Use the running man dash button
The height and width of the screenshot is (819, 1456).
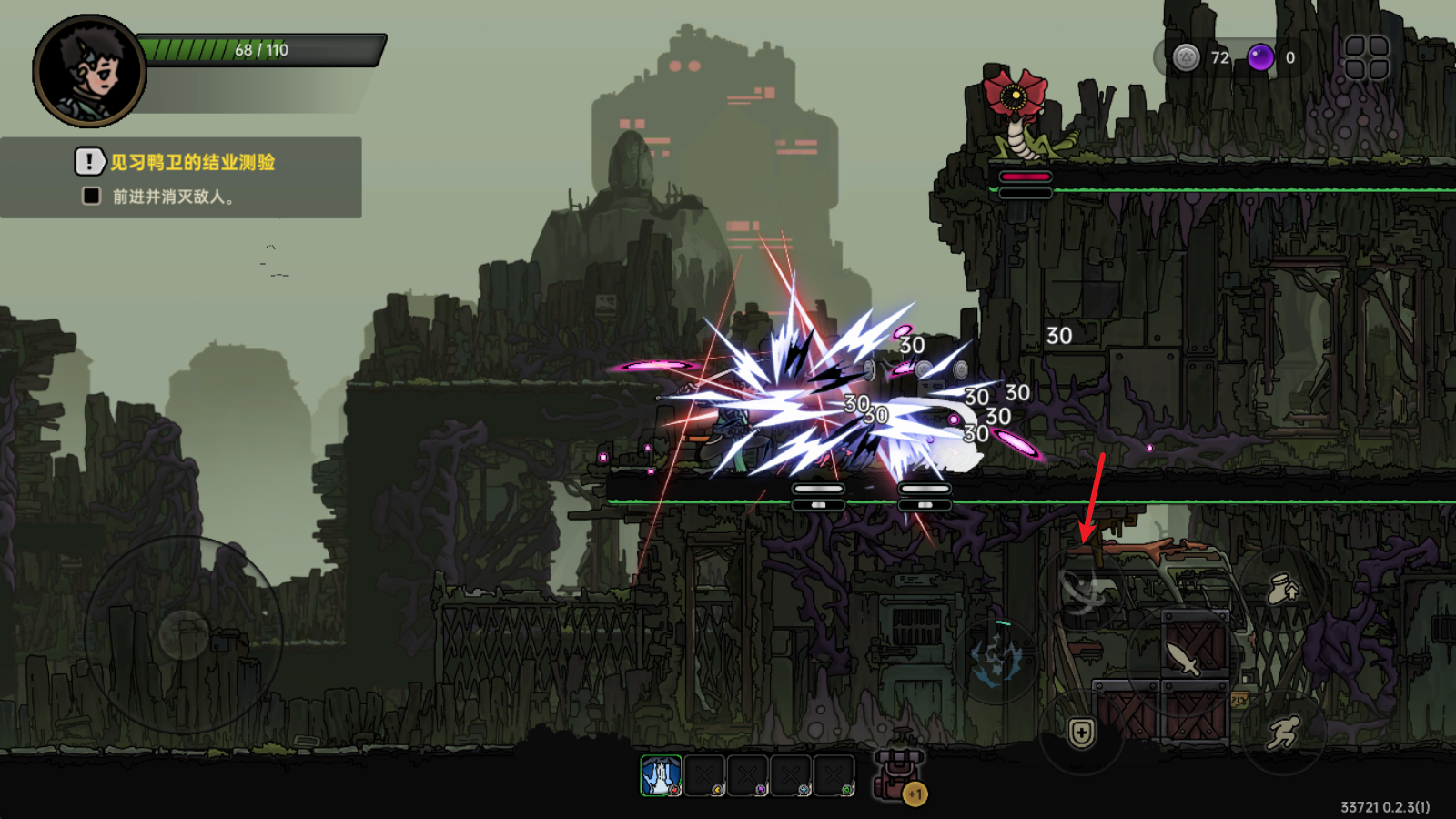pos(1283,733)
